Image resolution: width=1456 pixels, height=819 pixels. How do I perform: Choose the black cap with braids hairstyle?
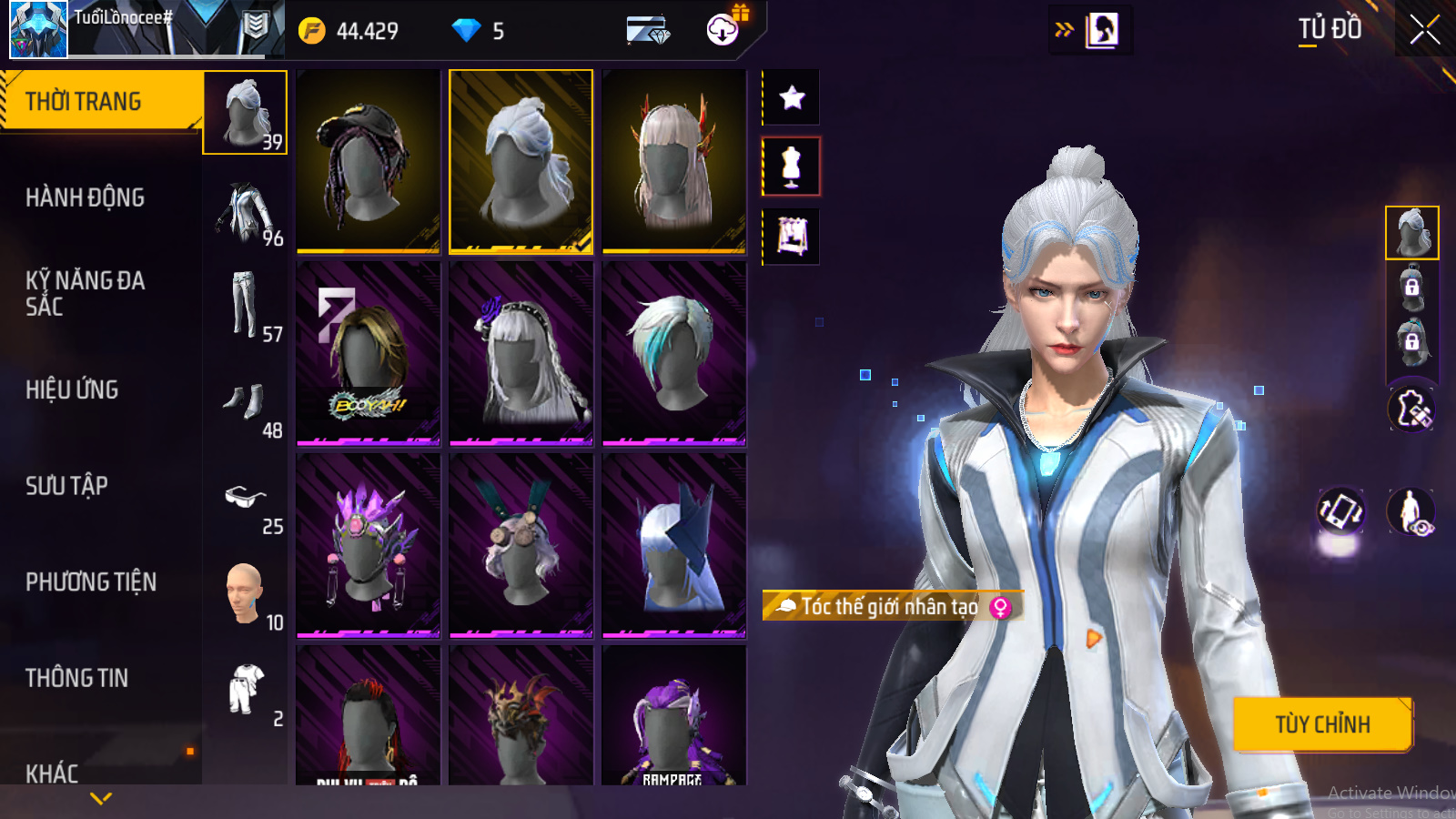click(368, 161)
